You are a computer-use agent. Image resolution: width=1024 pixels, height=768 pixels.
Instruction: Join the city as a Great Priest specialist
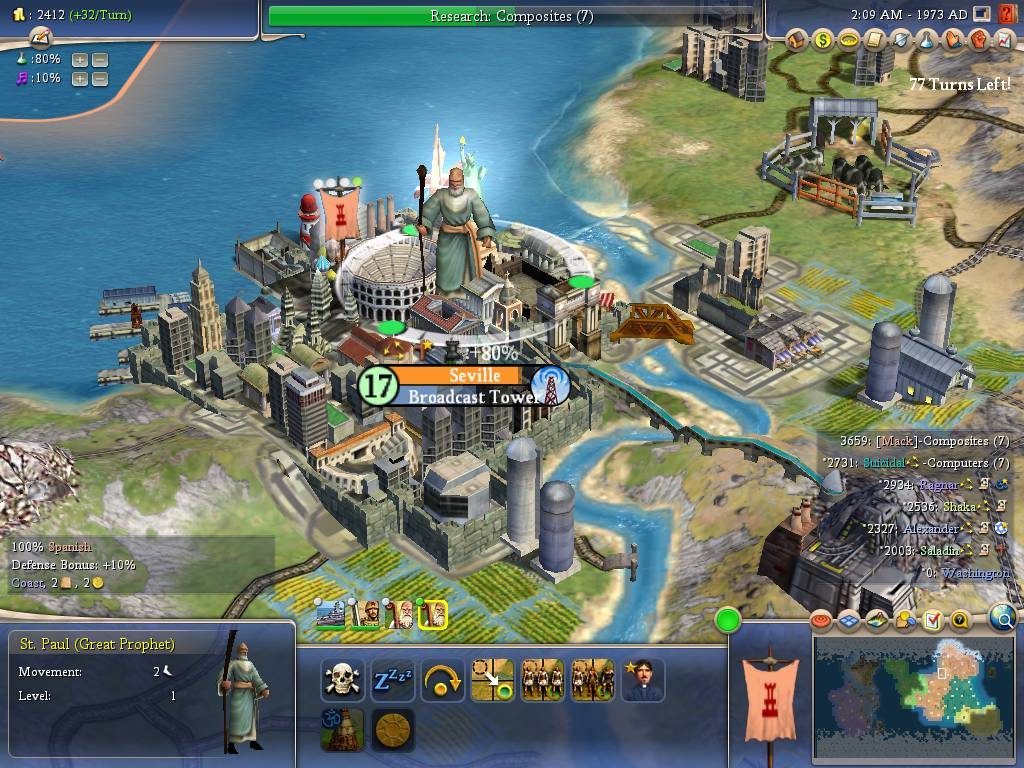tap(643, 680)
